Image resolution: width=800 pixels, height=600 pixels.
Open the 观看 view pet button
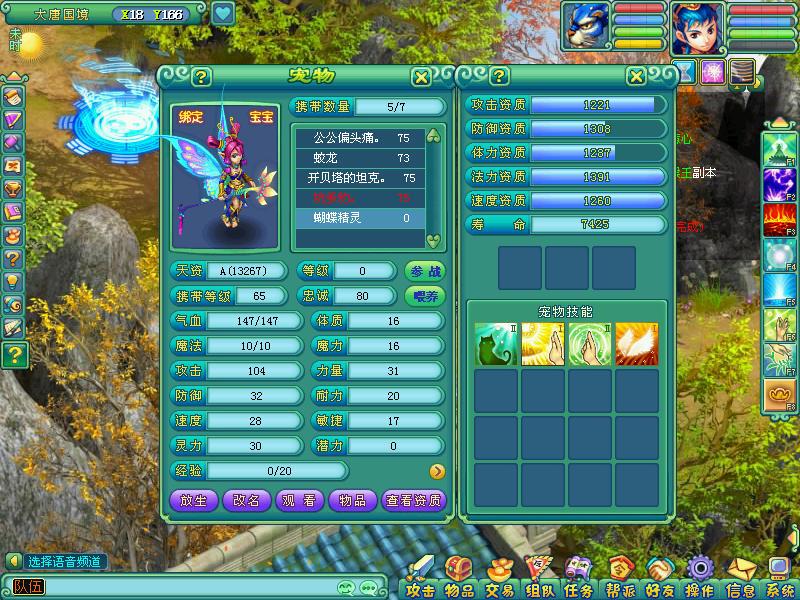click(299, 500)
